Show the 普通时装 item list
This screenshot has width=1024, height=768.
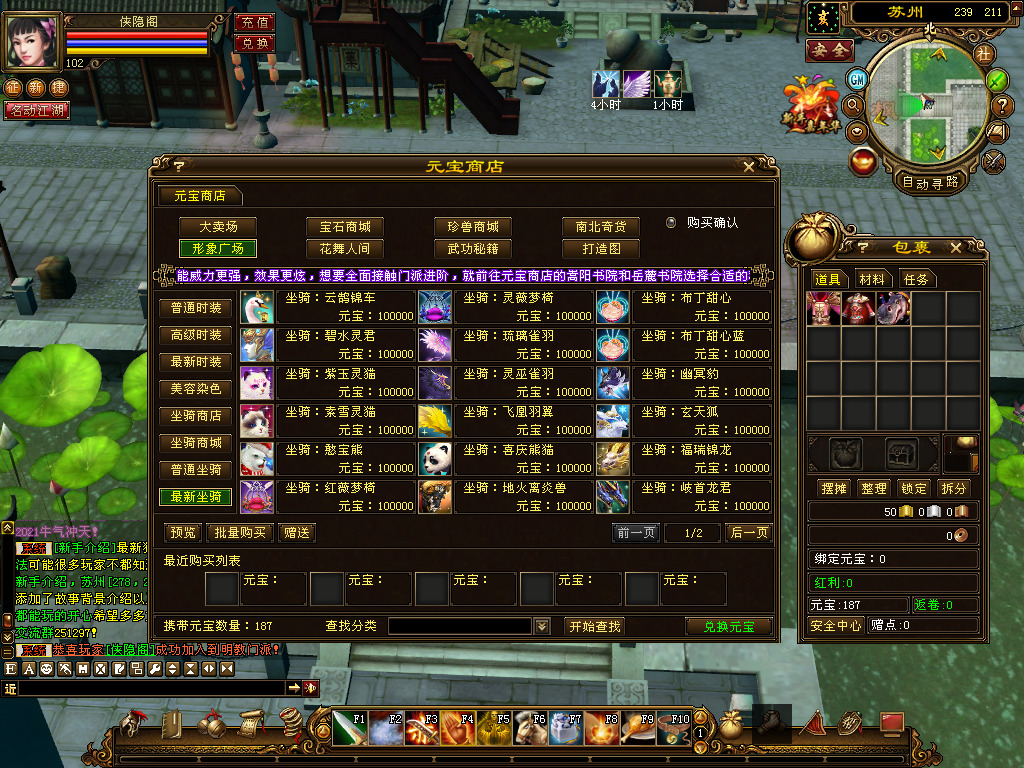pyautogui.click(x=195, y=308)
